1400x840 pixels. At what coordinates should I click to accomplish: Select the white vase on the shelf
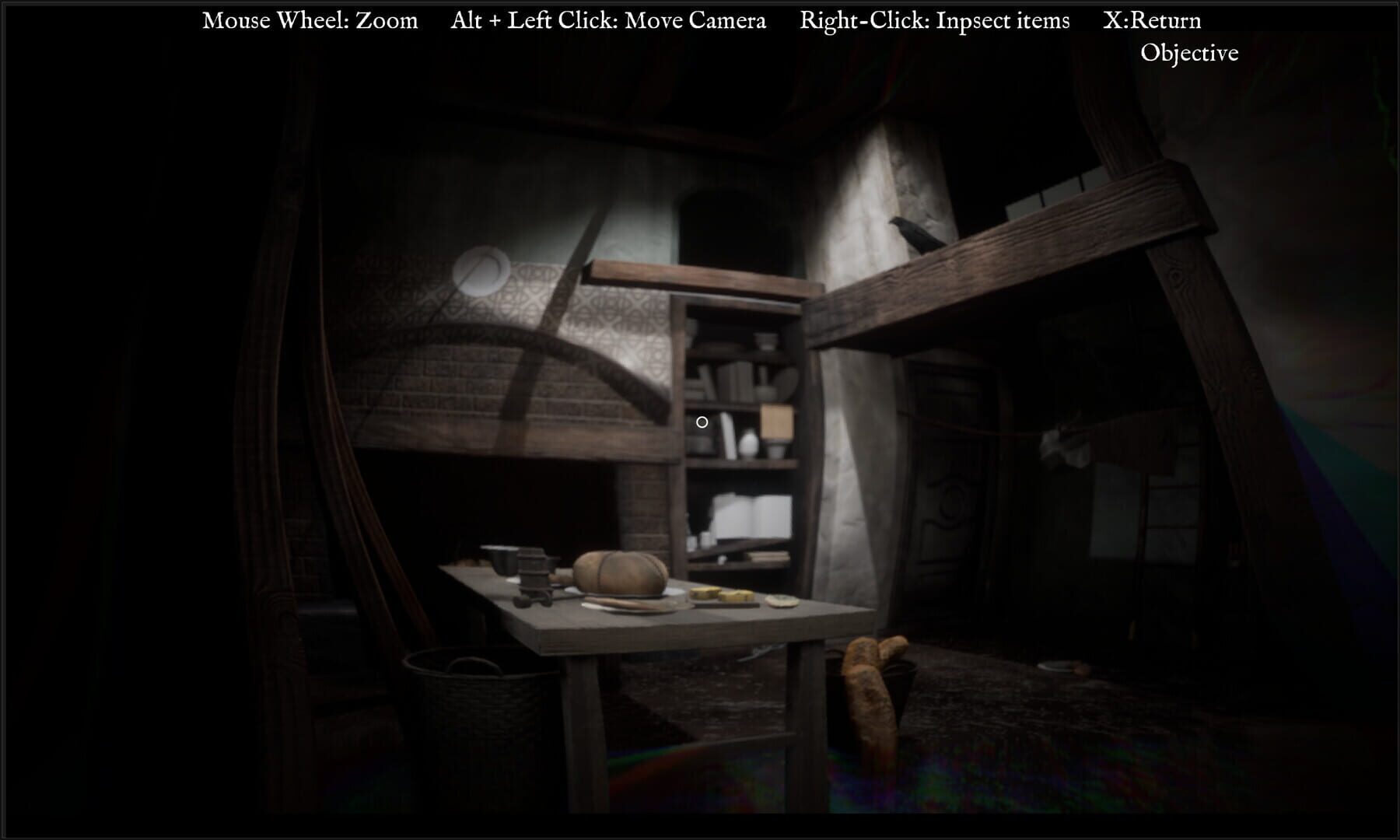click(748, 443)
